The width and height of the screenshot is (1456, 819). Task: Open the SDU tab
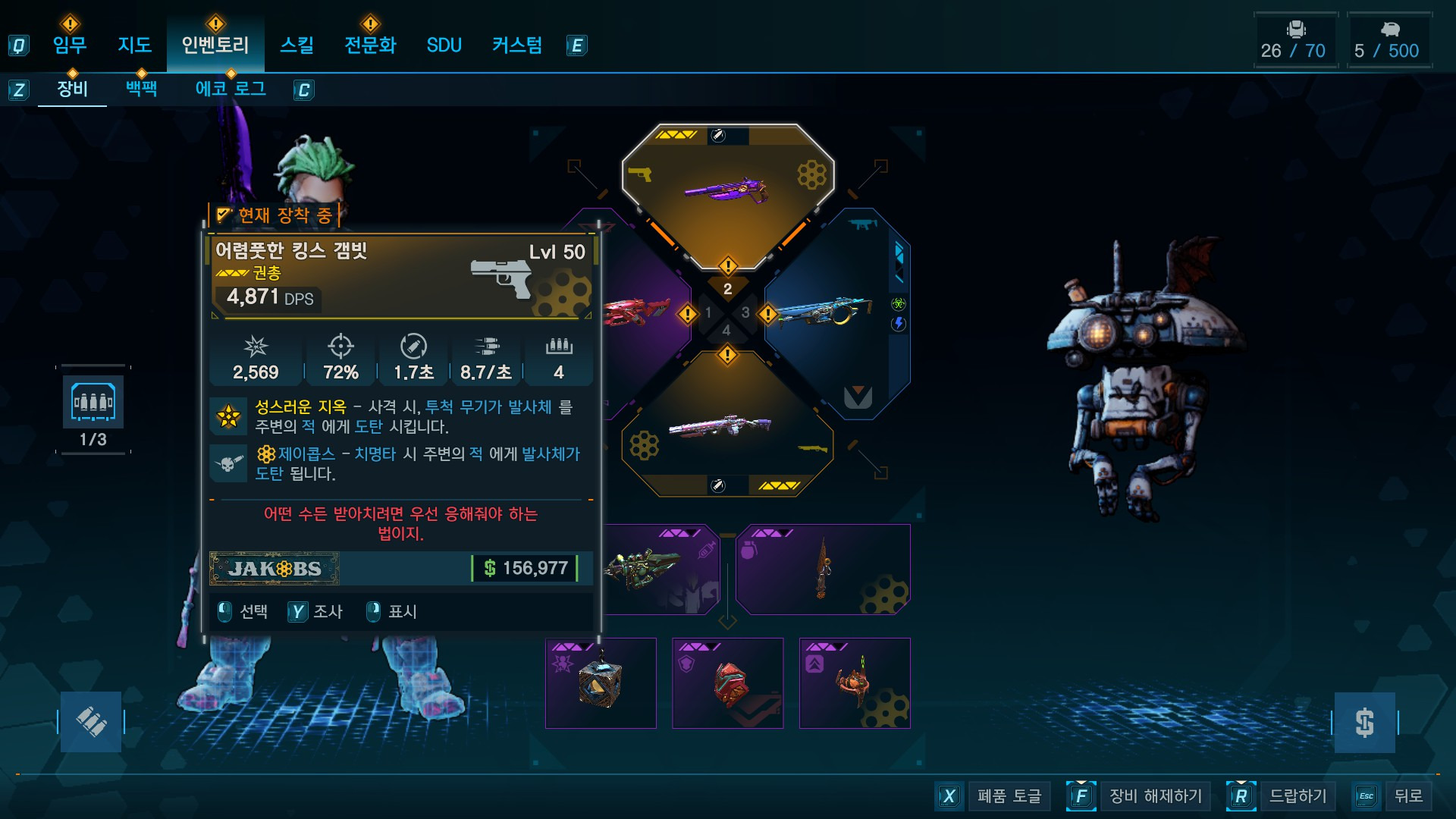[444, 45]
